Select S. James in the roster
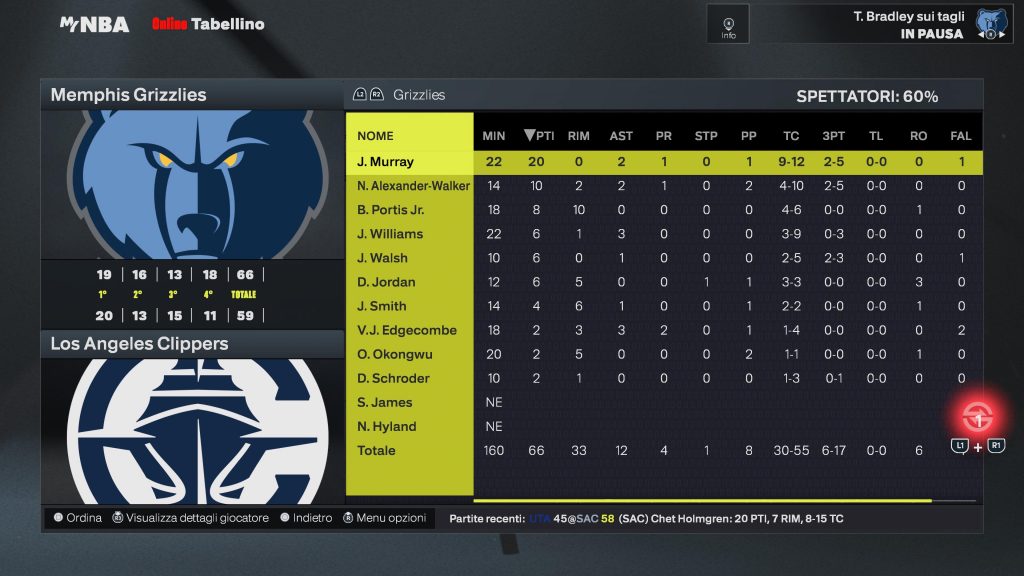 point(385,402)
